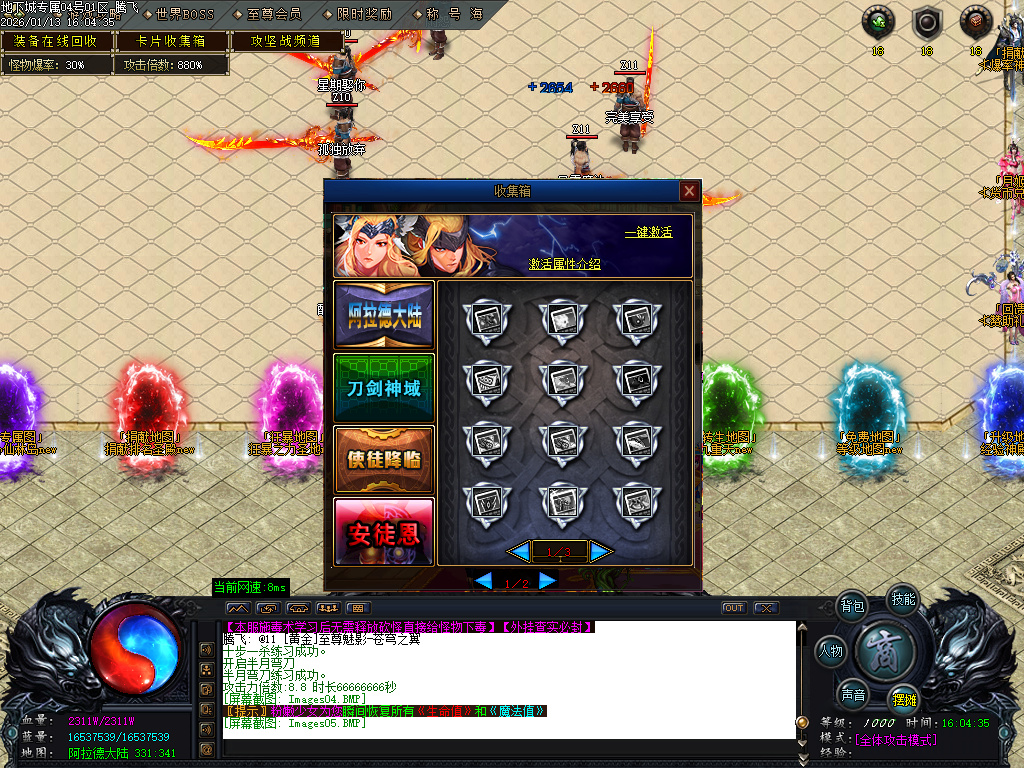Choose the 使徒降临 category tab
This screenshot has width=1024, height=768.
click(x=384, y=459)
